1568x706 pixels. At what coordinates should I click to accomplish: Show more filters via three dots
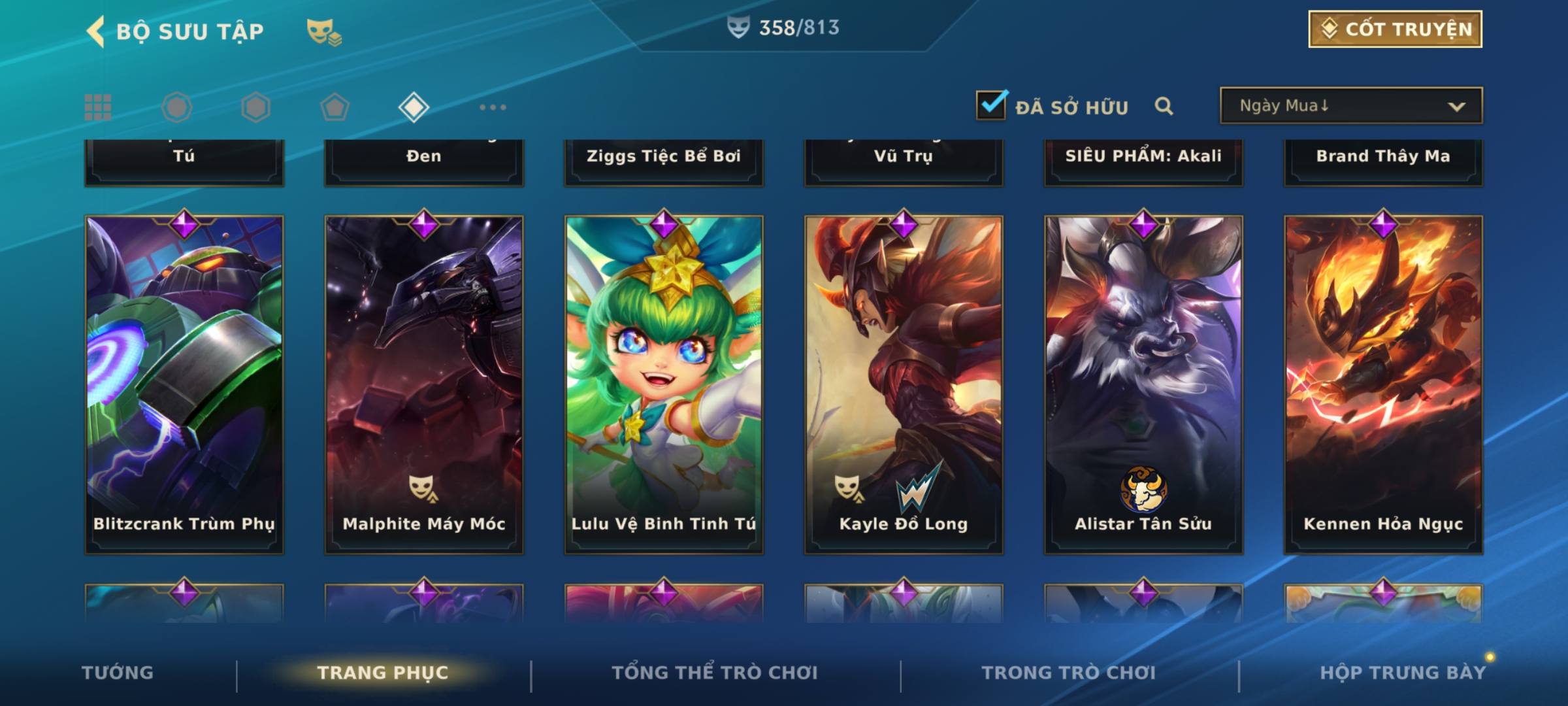tap(493, 107)
